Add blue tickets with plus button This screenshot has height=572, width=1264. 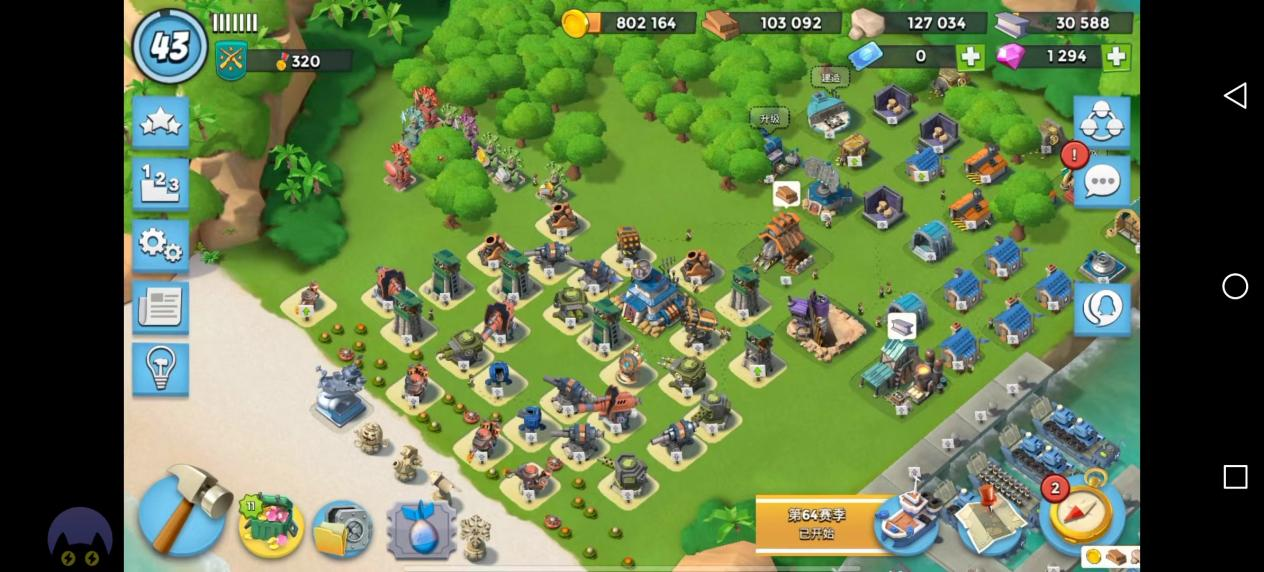tap(969, 57)
